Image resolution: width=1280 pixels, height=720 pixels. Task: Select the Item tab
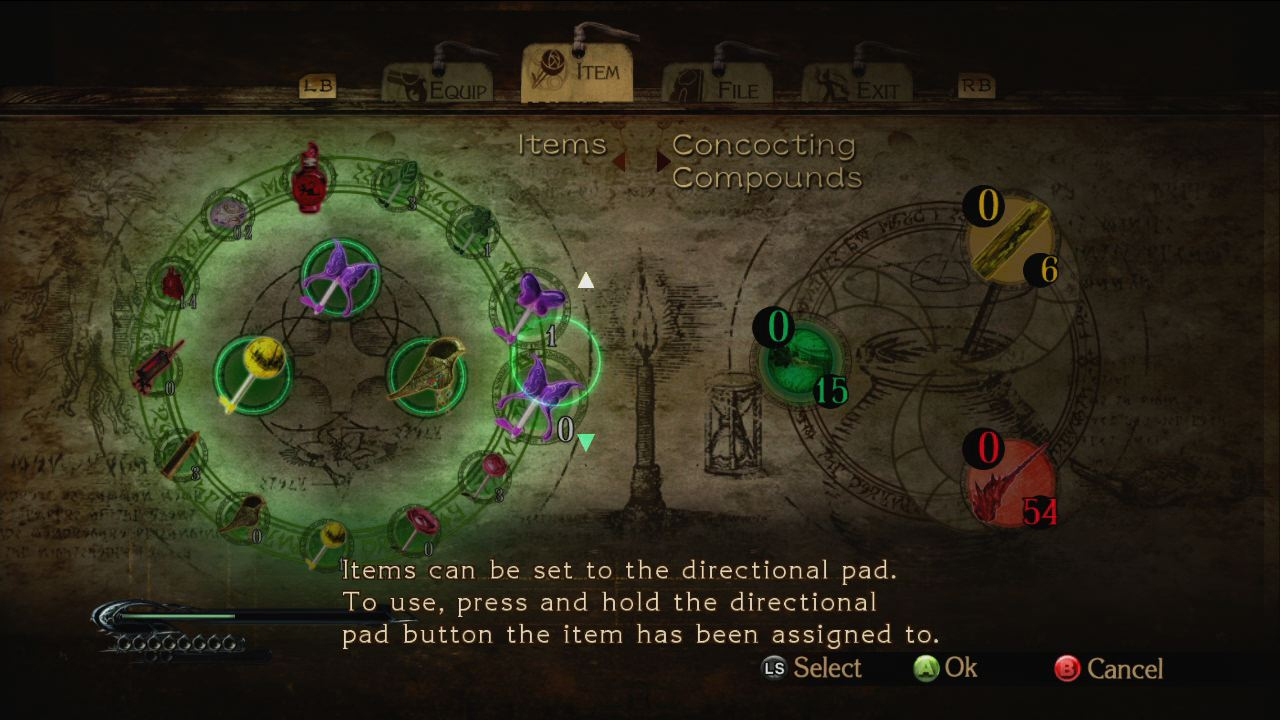[x=577, y=72]
